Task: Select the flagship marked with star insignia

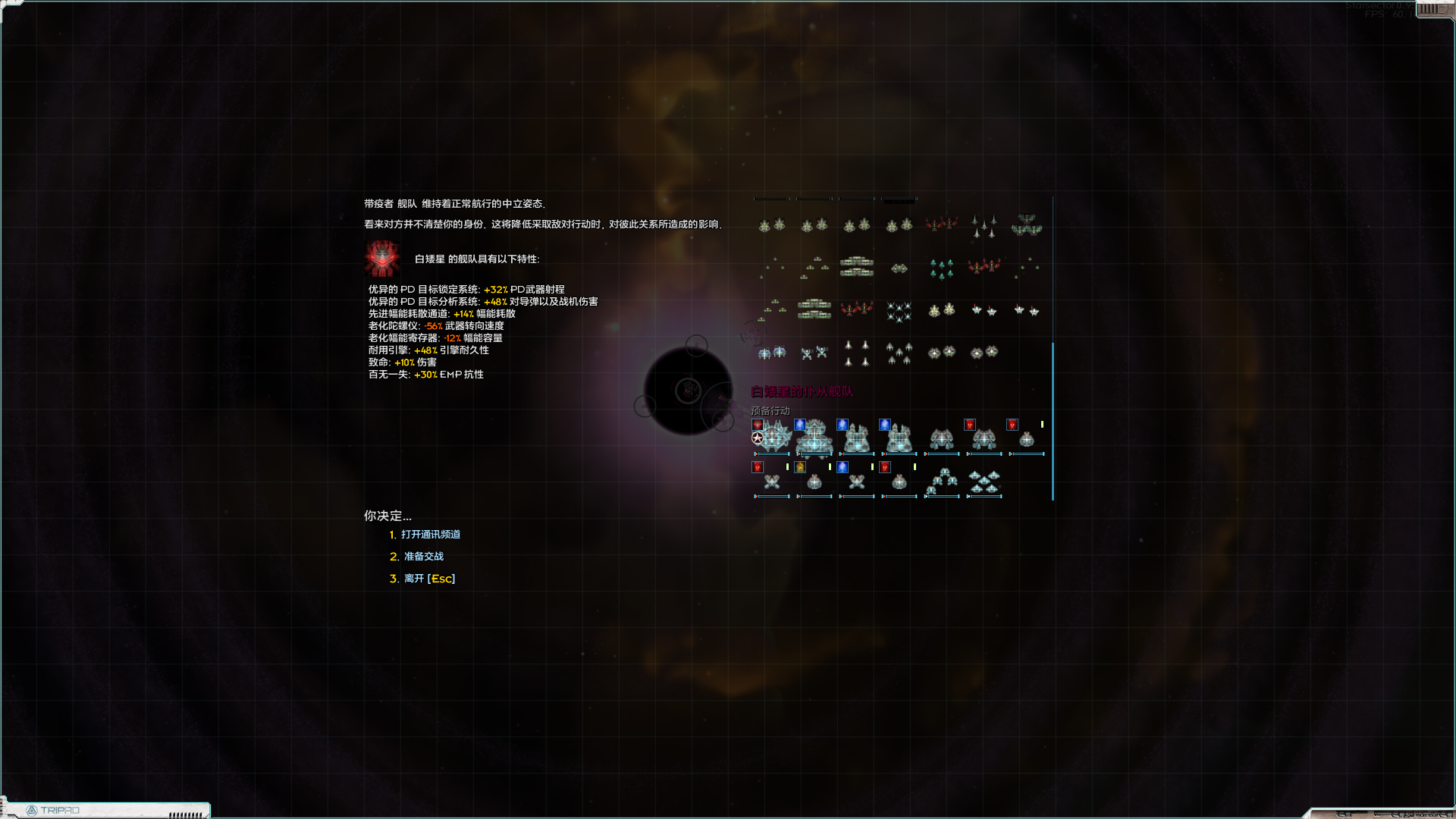Action: pos(773,440)
